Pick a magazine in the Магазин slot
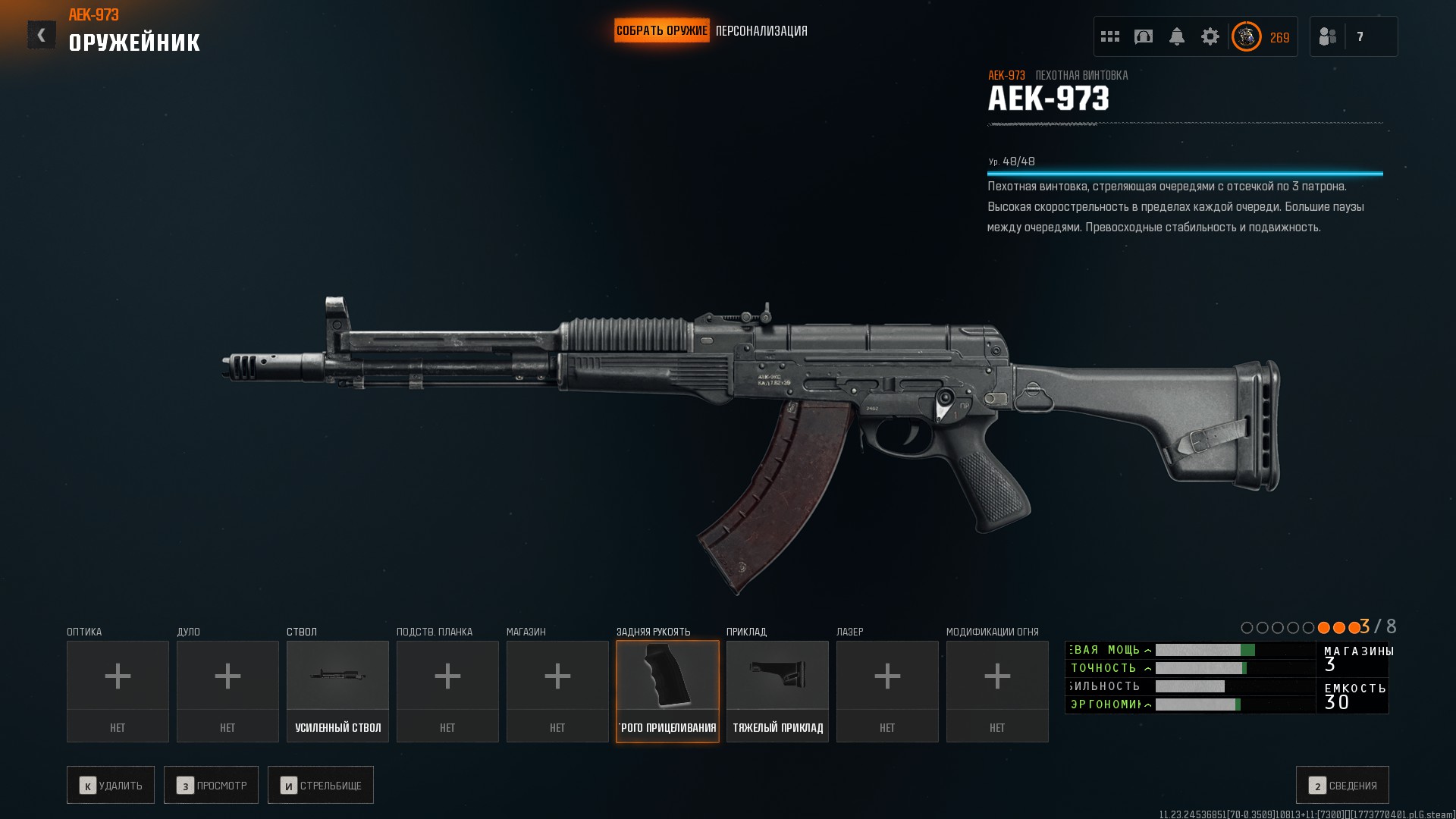The height and width of the screenshot is (819, 1456). click(x=557, y=691)
